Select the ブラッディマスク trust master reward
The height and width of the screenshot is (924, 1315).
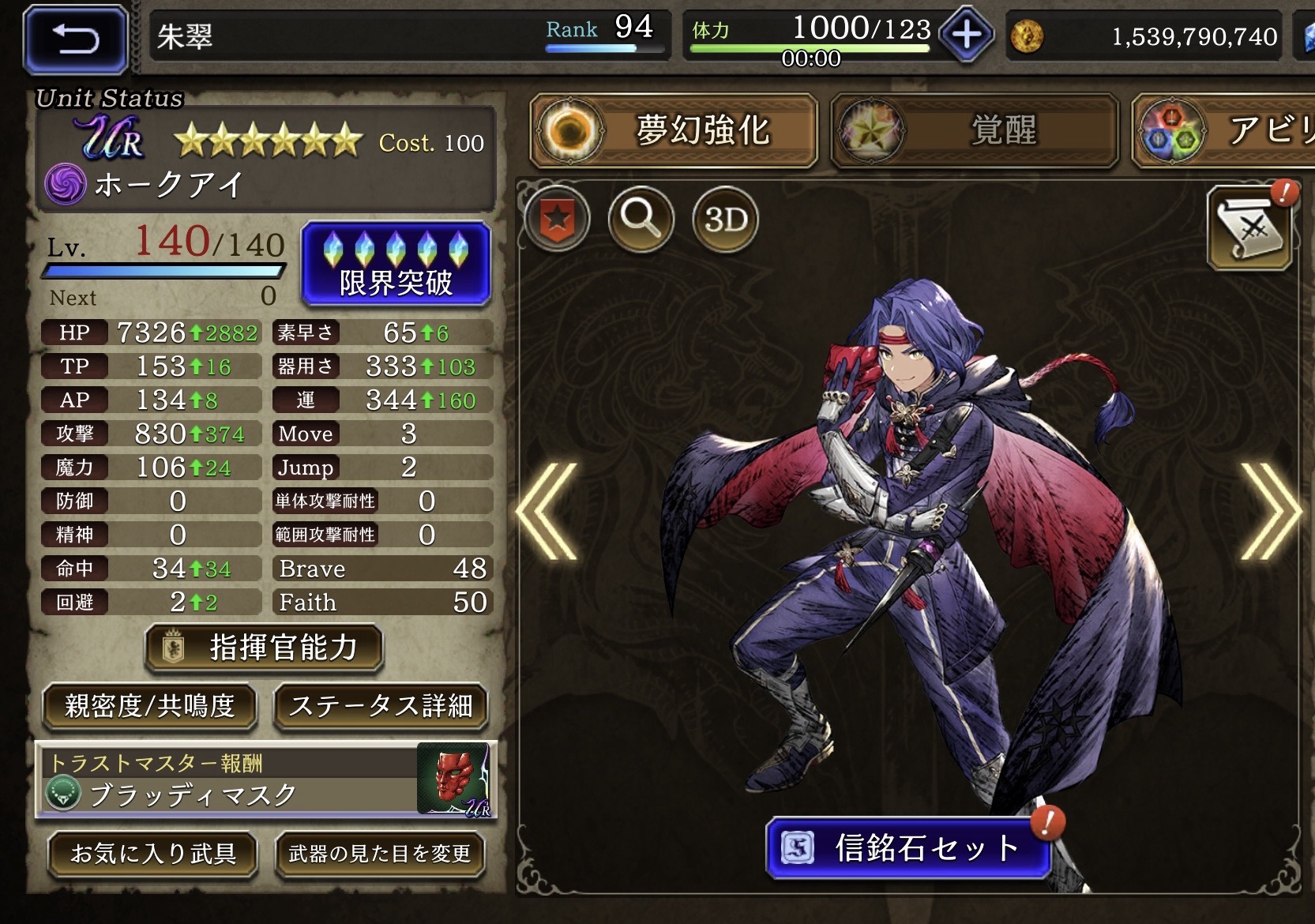click(266, 781)
